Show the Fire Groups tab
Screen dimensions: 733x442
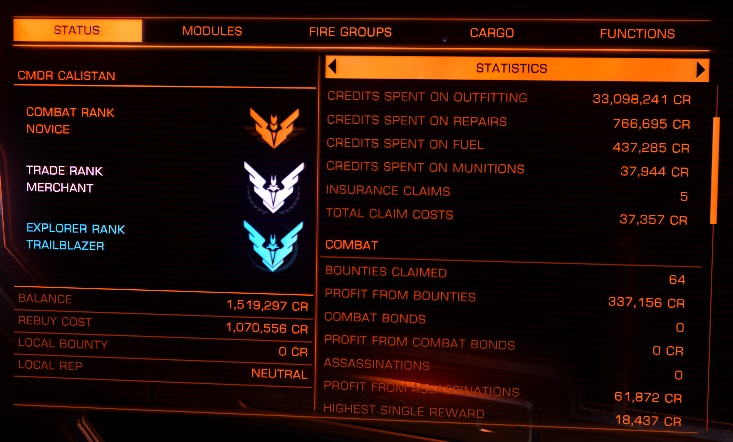[350, 32]
